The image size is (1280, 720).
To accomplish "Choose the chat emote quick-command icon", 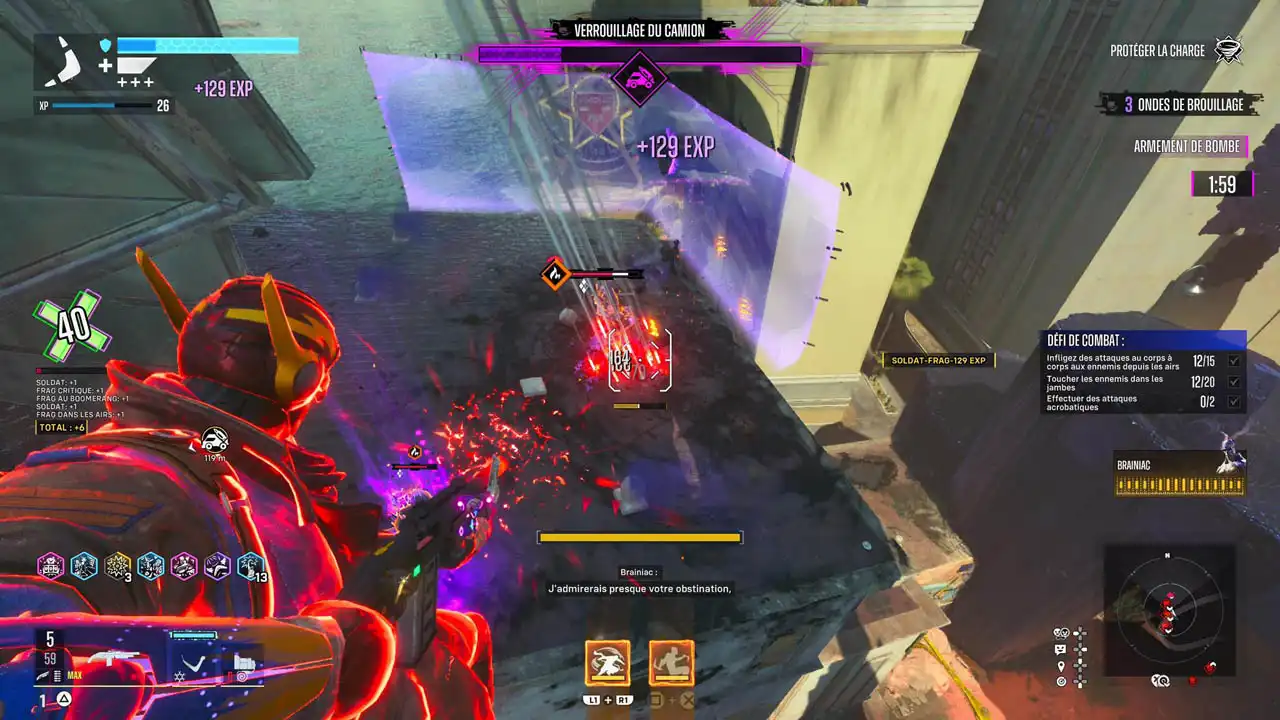I will click(x=1060, y=648).
